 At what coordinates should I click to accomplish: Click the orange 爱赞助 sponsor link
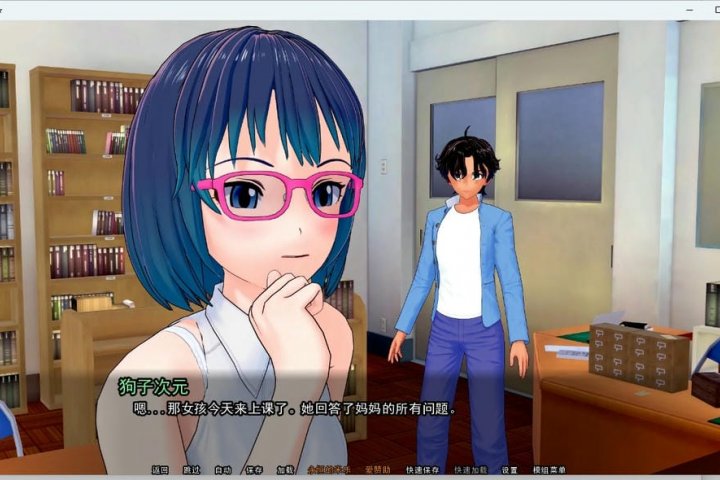(380, 469)
